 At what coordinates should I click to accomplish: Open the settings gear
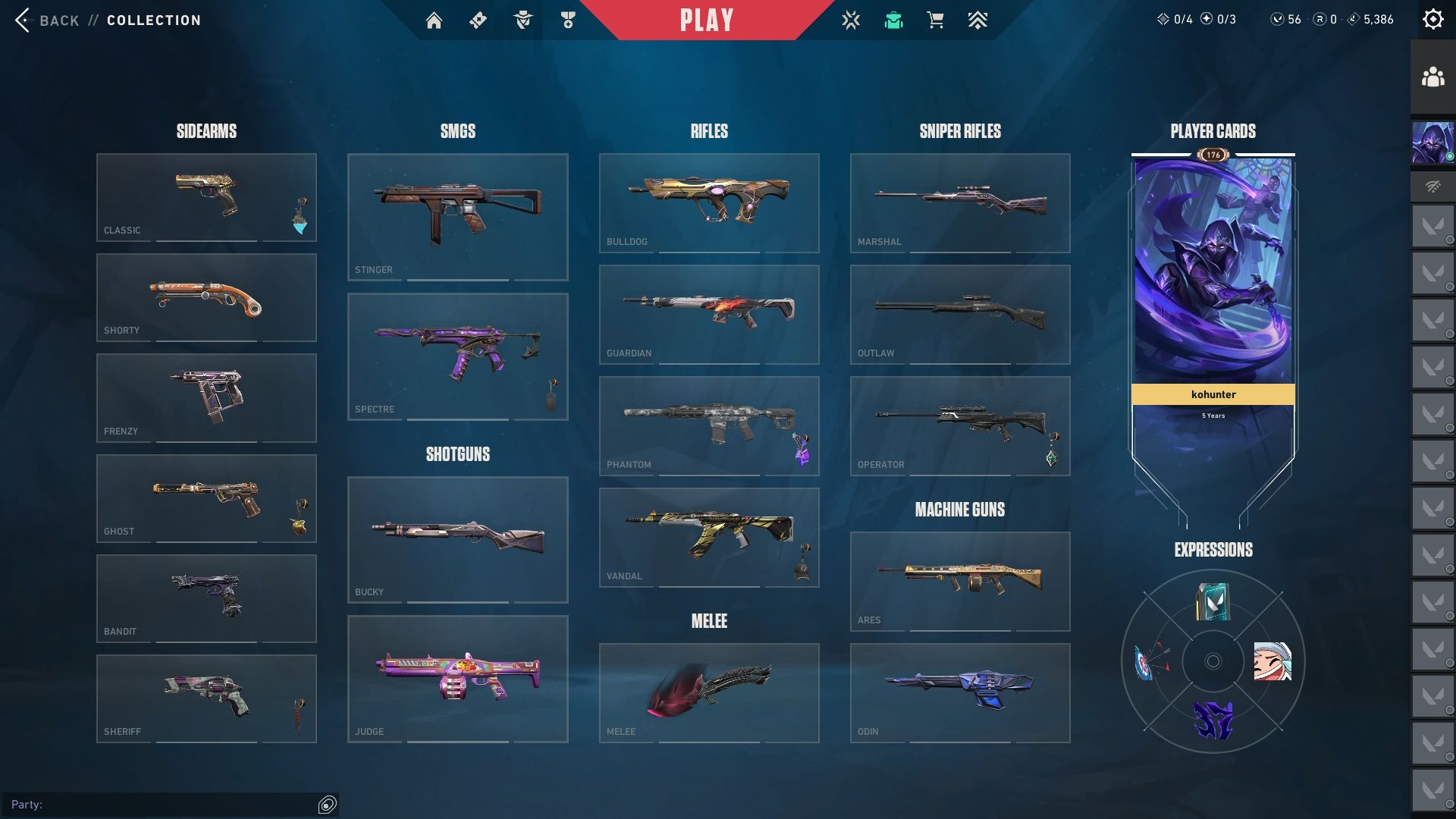click(1432, 20)
